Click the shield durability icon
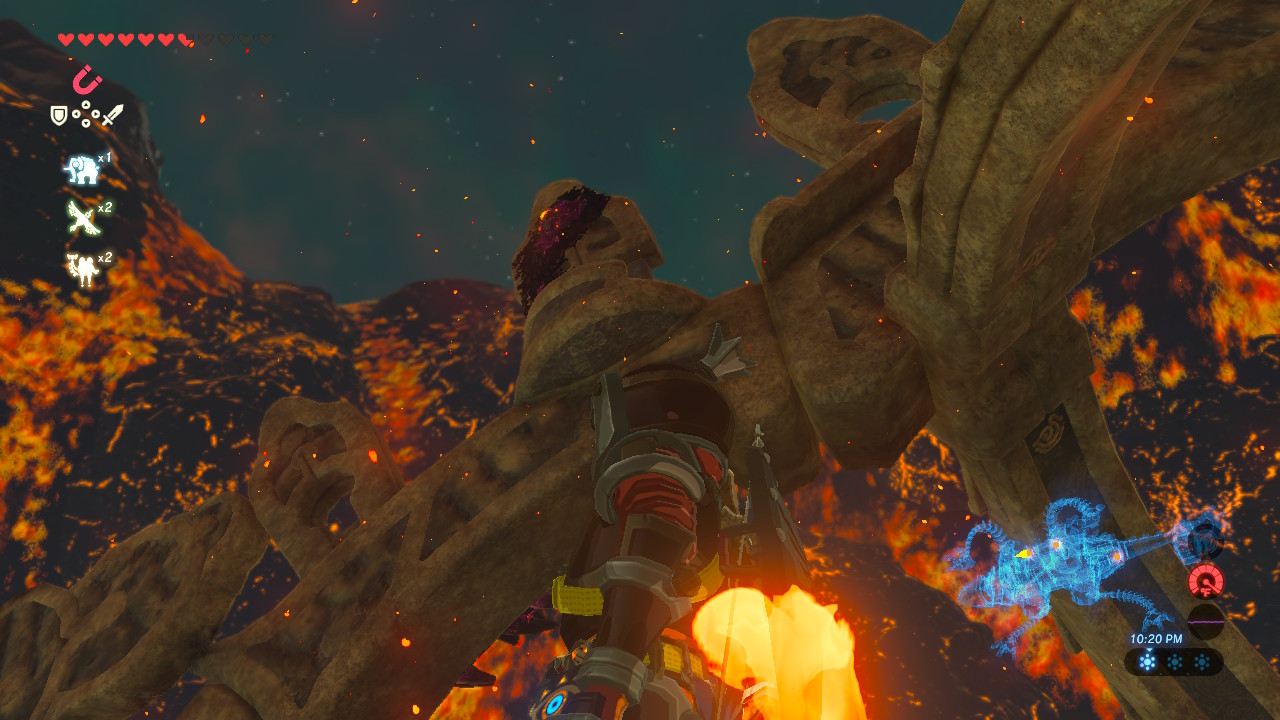Screen dimensions: 1280x720 click(x=57, y=113)
